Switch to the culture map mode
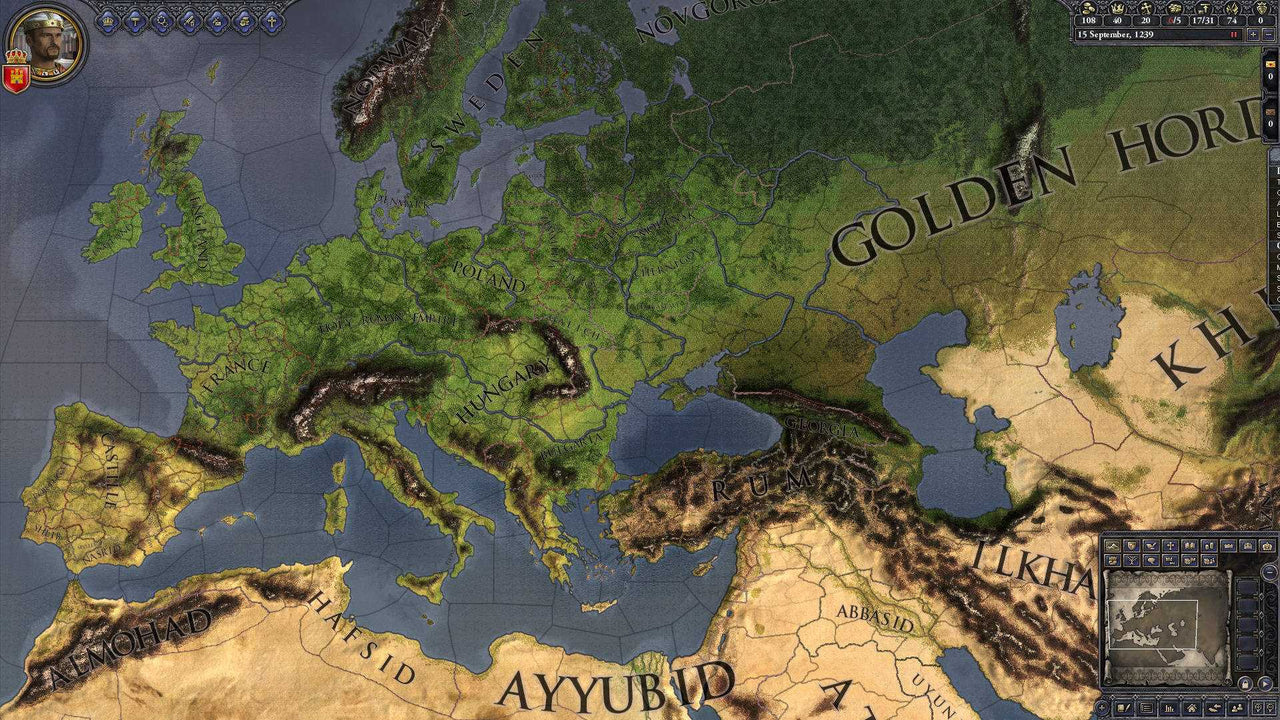The width and height of the screenshot is (1280, 720). point(1190,545)
